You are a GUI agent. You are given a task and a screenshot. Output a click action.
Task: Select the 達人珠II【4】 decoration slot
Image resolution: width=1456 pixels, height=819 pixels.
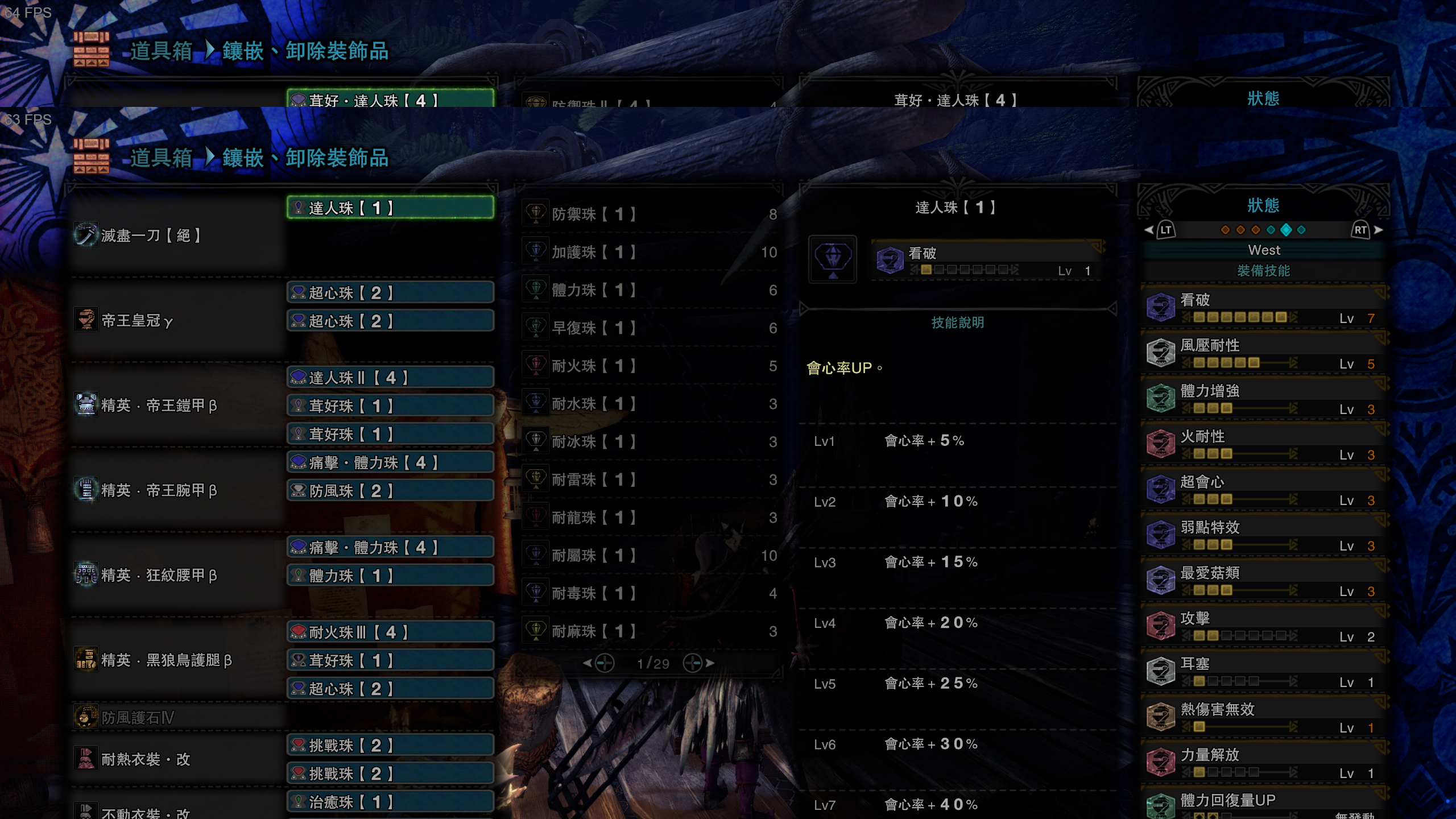click(390, 378)
